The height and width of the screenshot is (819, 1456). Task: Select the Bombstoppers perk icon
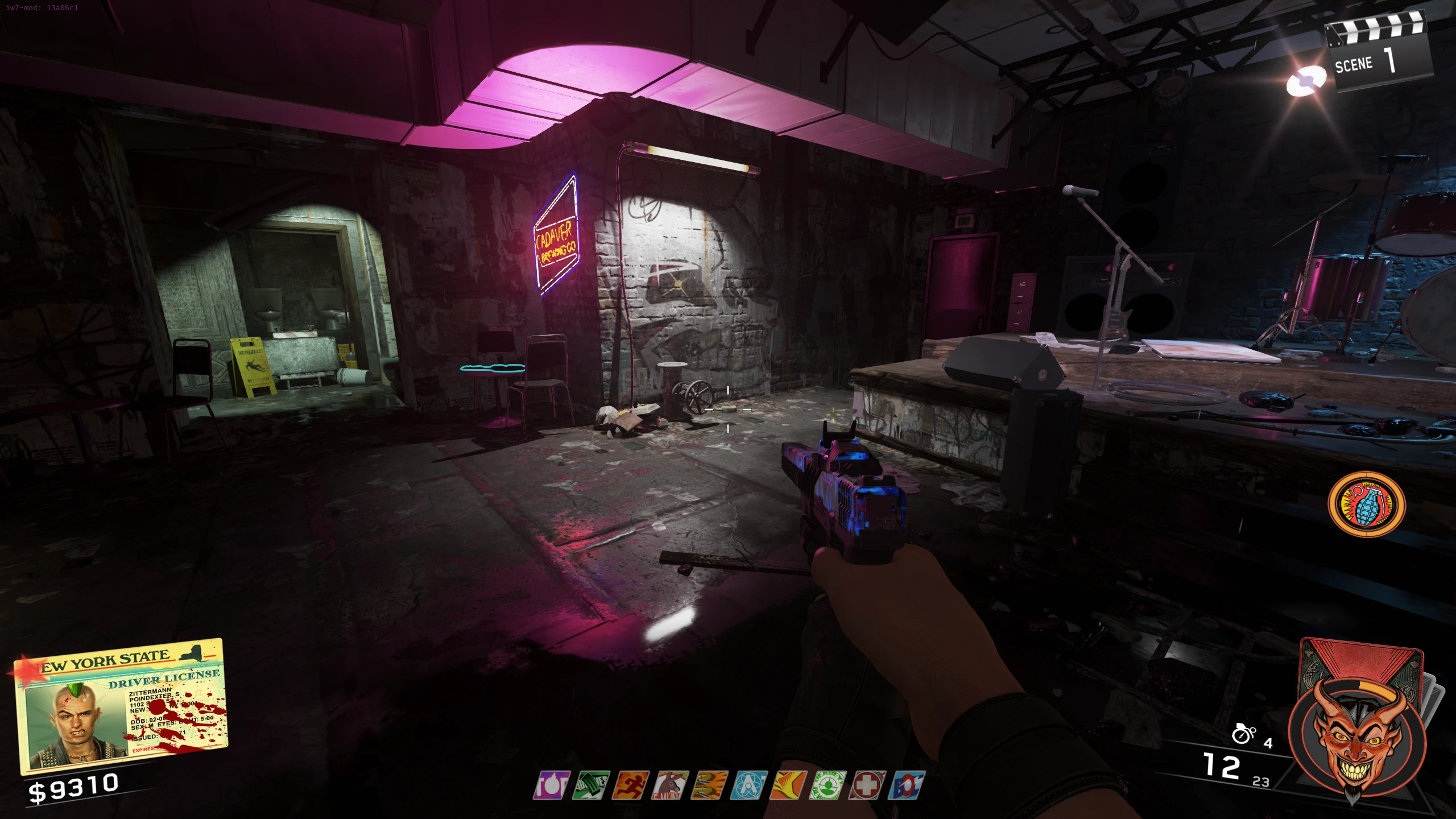coord(551,785)
